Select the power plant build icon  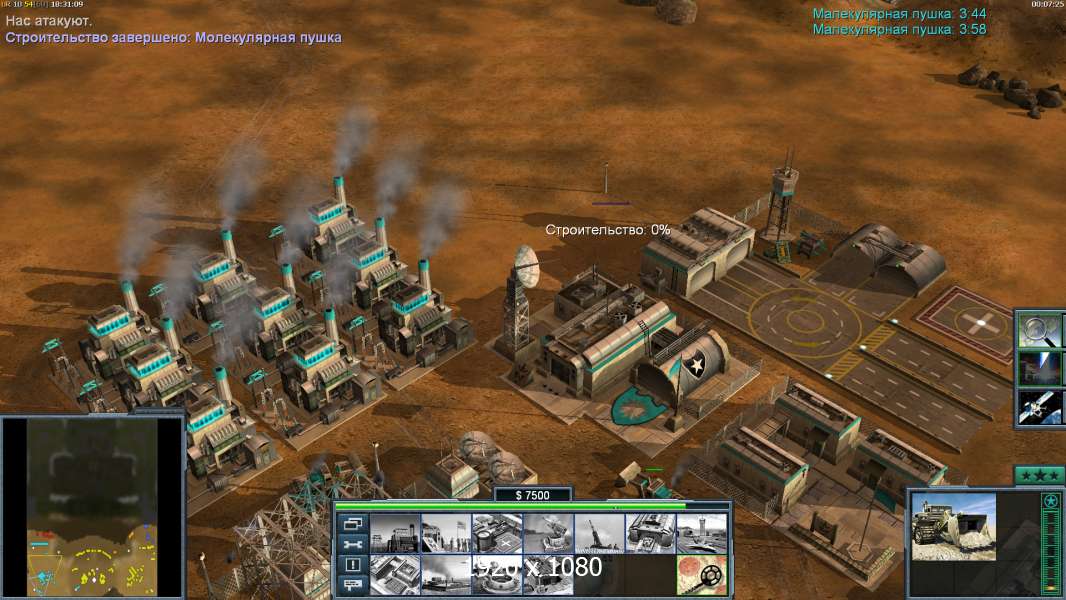click(395, 534)
